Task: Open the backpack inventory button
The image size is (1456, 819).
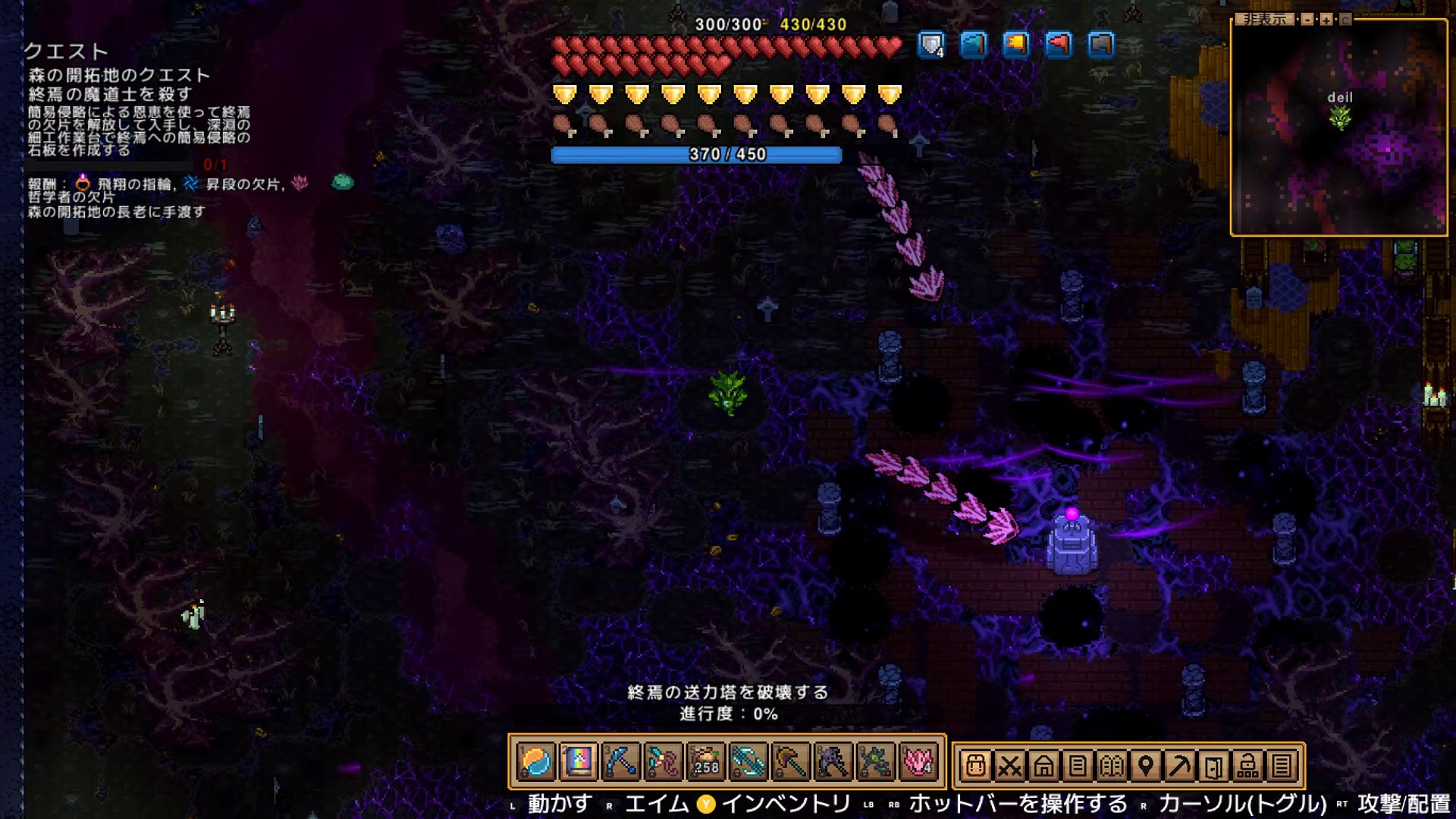Action: point(975,766)
